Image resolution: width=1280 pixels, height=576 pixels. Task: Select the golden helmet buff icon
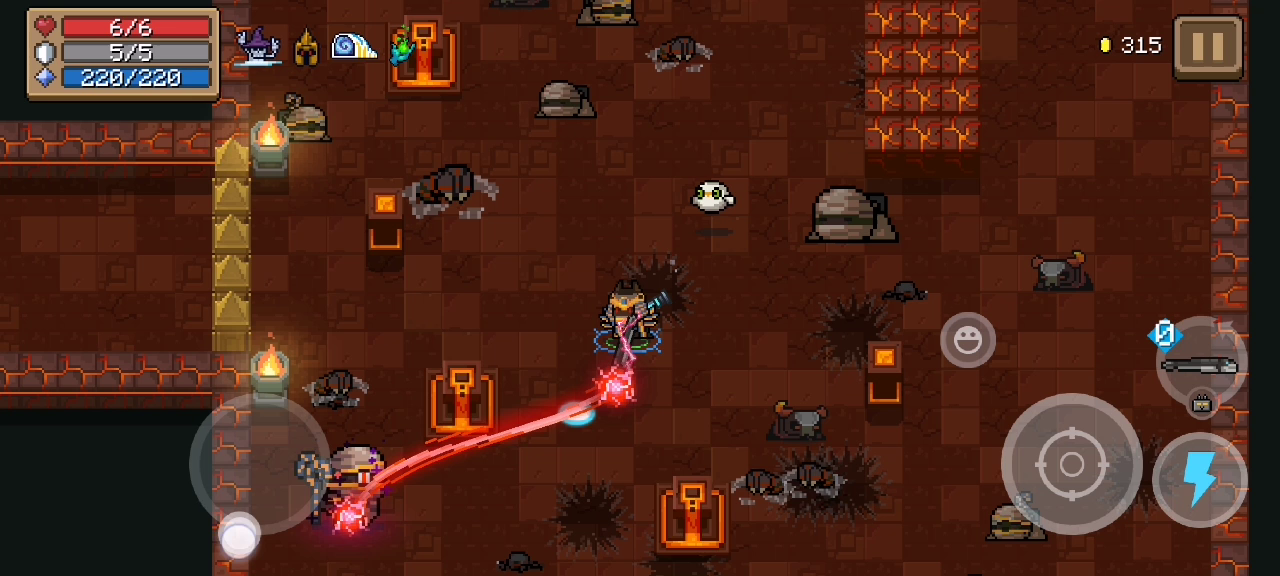point(305,47)
